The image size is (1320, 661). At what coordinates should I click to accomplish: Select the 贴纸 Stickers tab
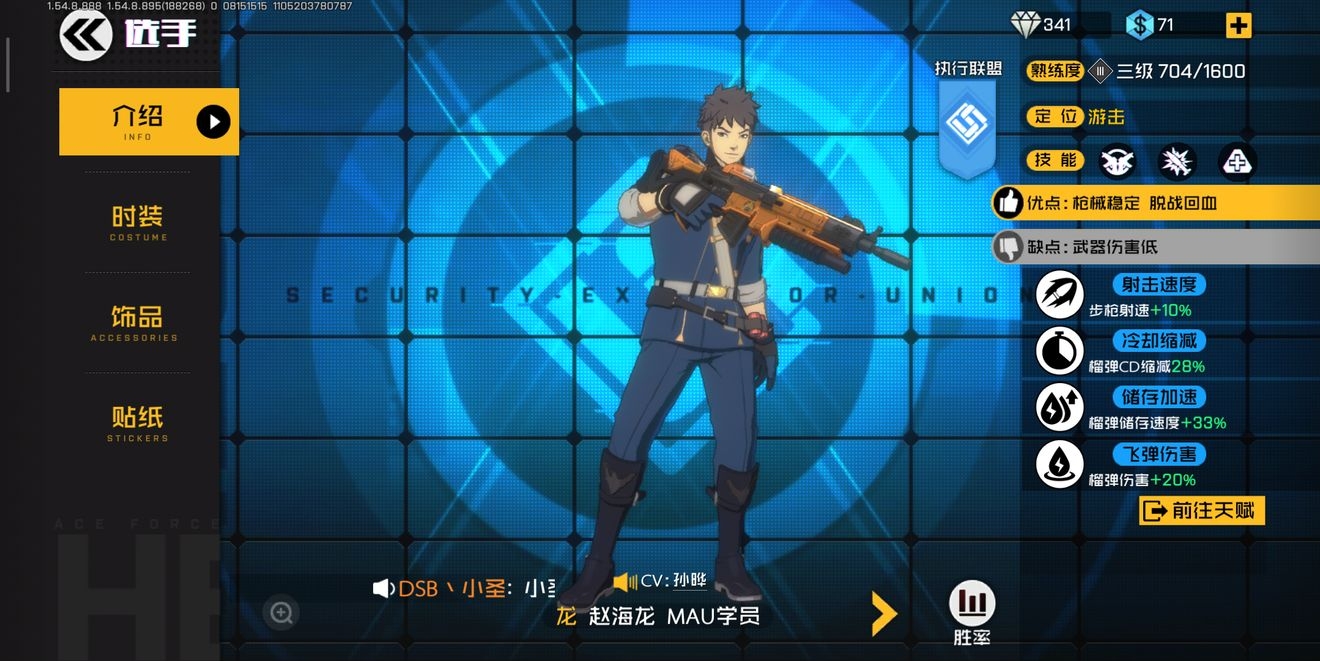point(137,423)
